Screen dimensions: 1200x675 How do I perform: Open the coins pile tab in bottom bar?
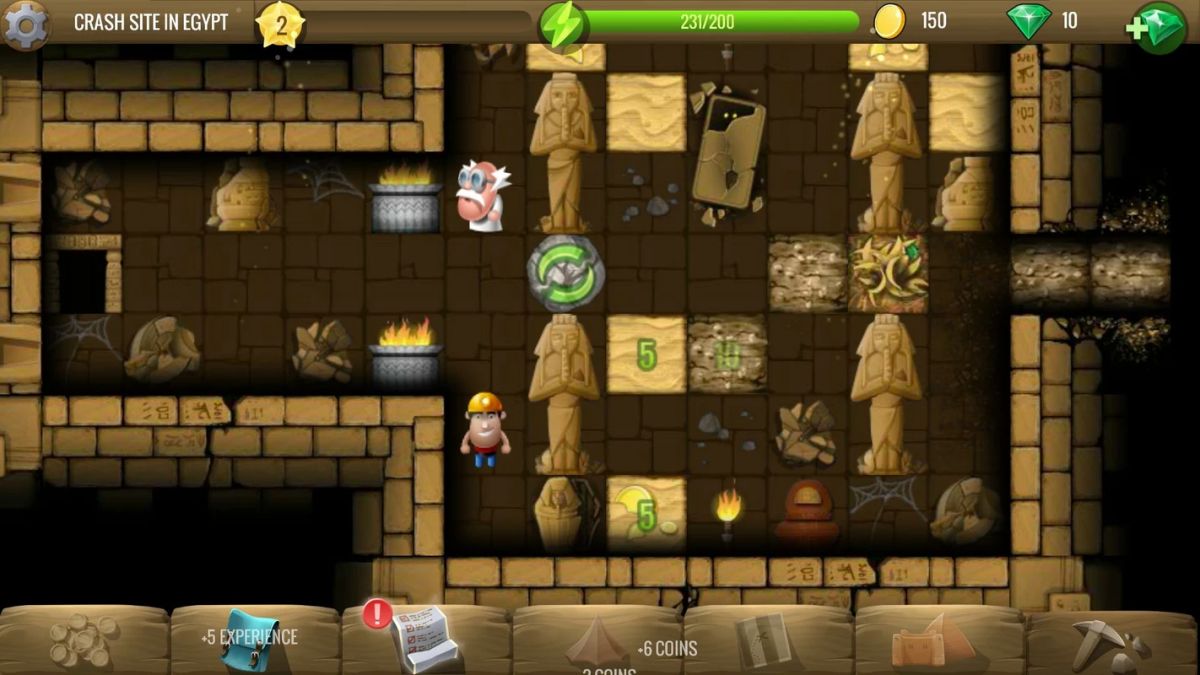(84, 638)
